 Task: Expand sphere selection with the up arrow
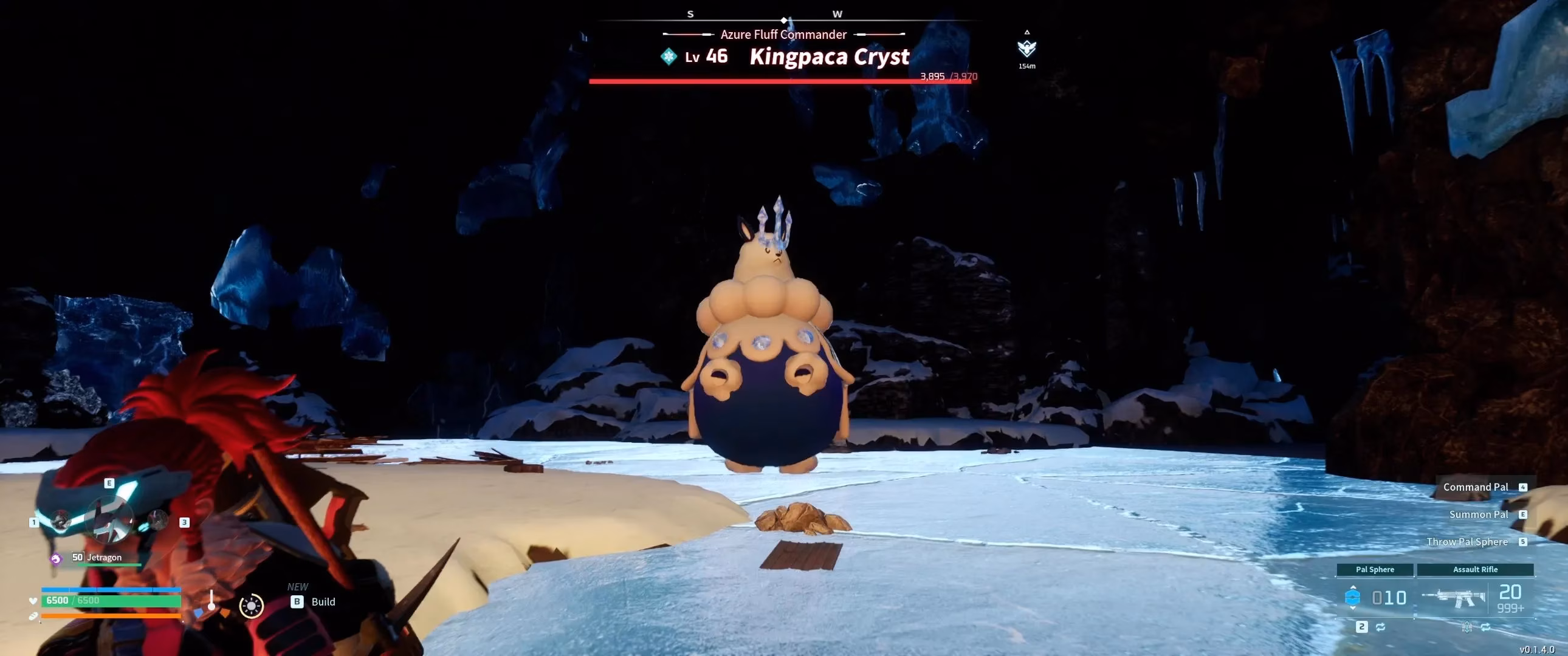(x=1352, y=588)
